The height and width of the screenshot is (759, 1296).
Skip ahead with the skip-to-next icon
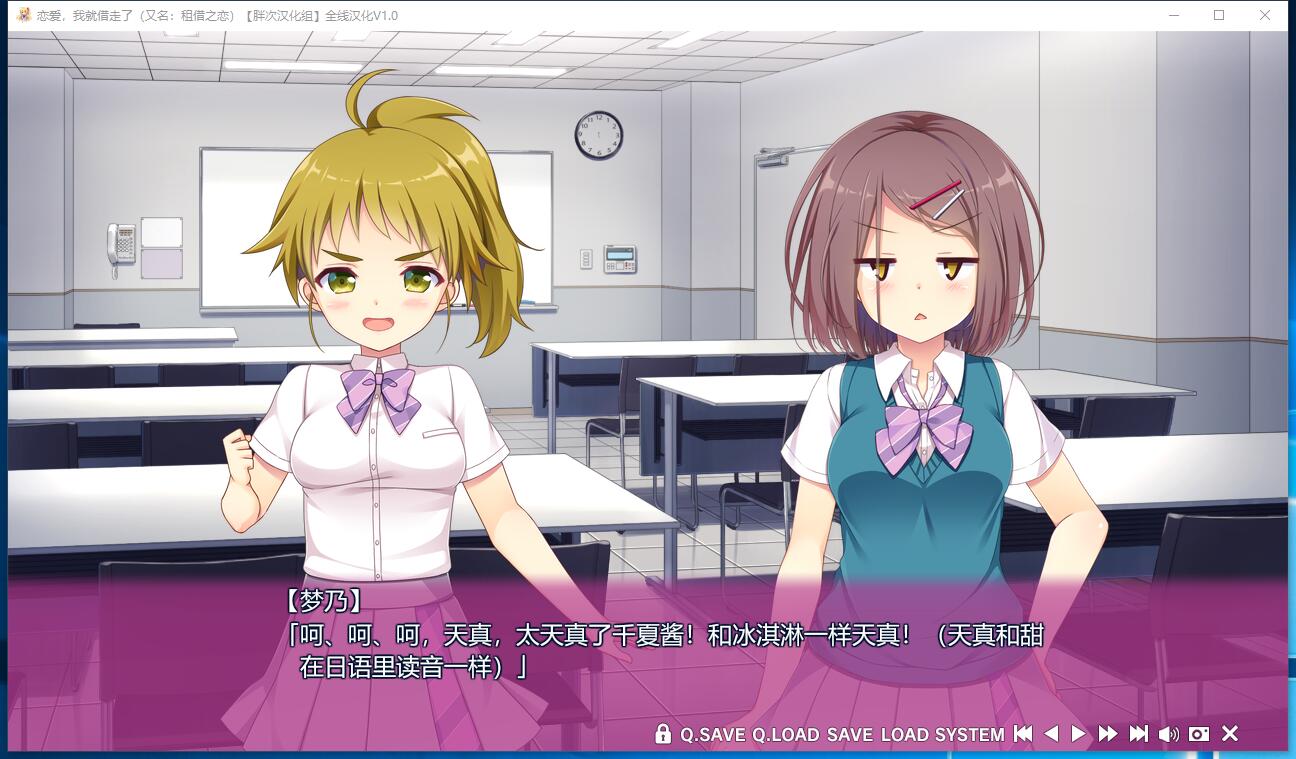click(x=1138, y=734)
